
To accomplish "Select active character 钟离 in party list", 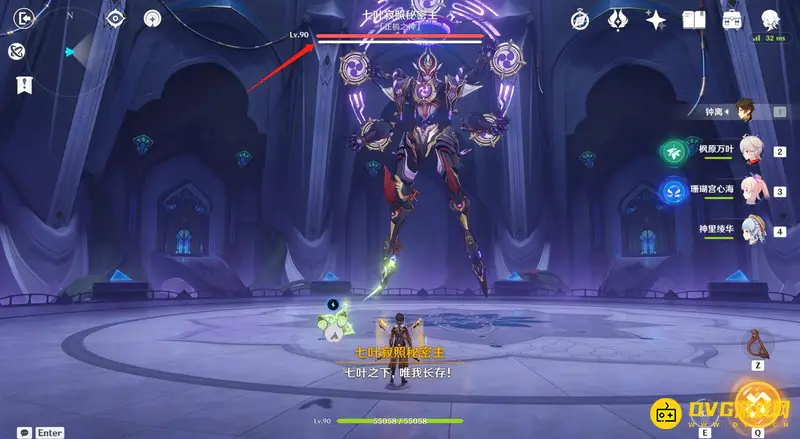I will [743, 112].
